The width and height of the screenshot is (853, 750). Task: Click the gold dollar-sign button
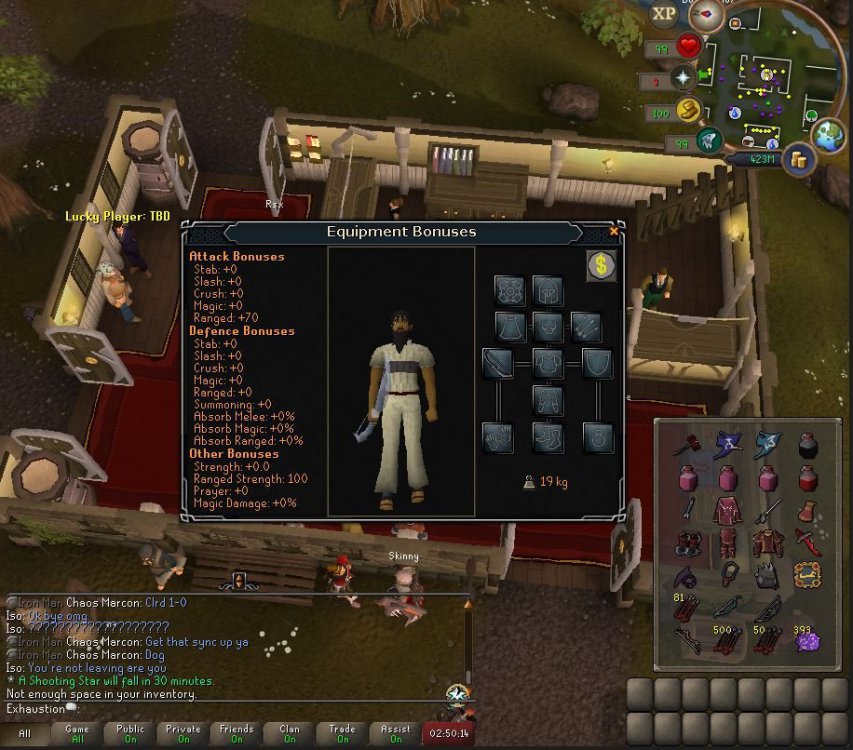601,265
